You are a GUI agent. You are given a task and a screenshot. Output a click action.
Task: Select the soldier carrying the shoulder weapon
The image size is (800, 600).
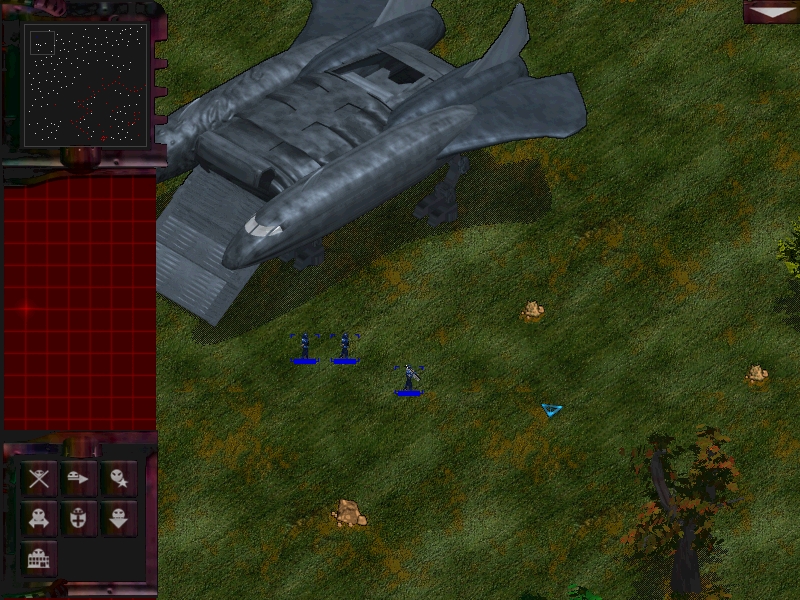[x=408, y=377]
